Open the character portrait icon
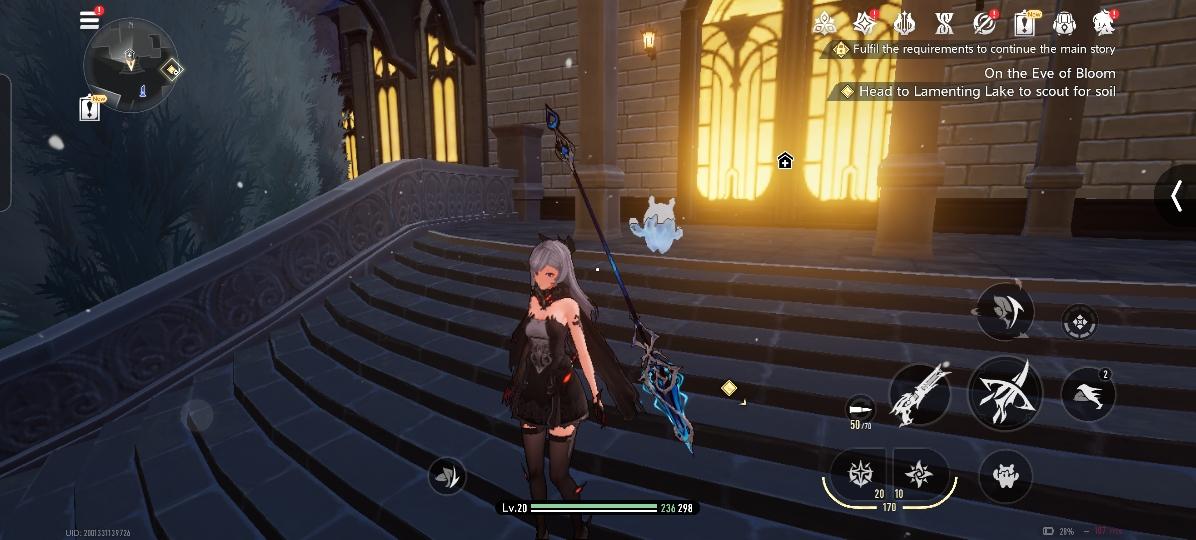The width and height of the screenshot is (1196, 540). pyautogui.click(x=1104, y=22)
